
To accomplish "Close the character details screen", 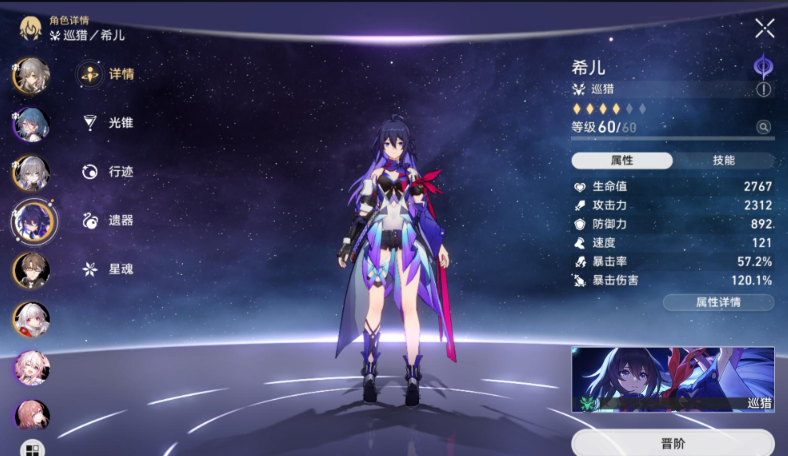I will coord(764,28).
